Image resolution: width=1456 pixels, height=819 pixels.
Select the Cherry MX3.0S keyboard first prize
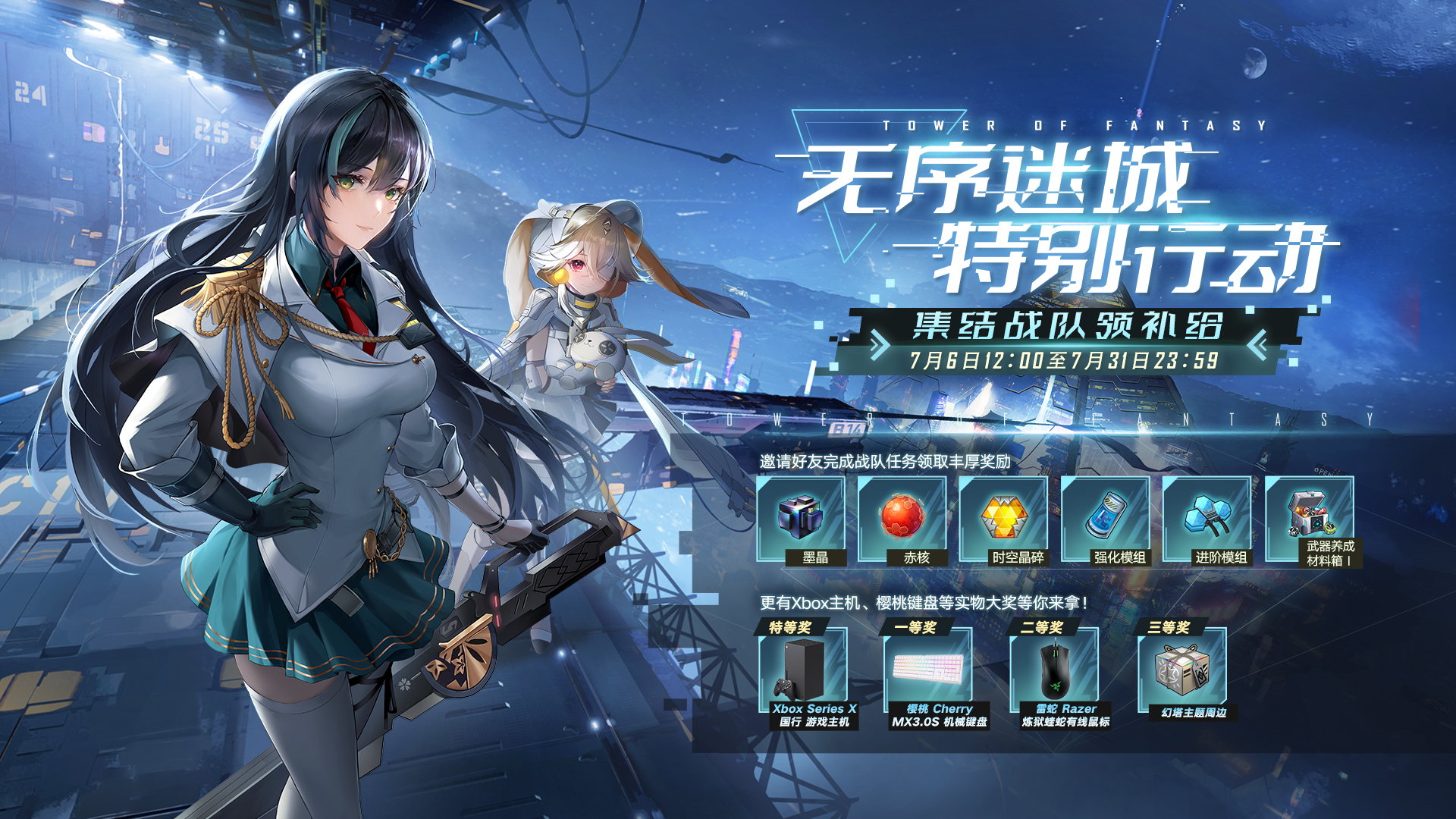(929, 671)
